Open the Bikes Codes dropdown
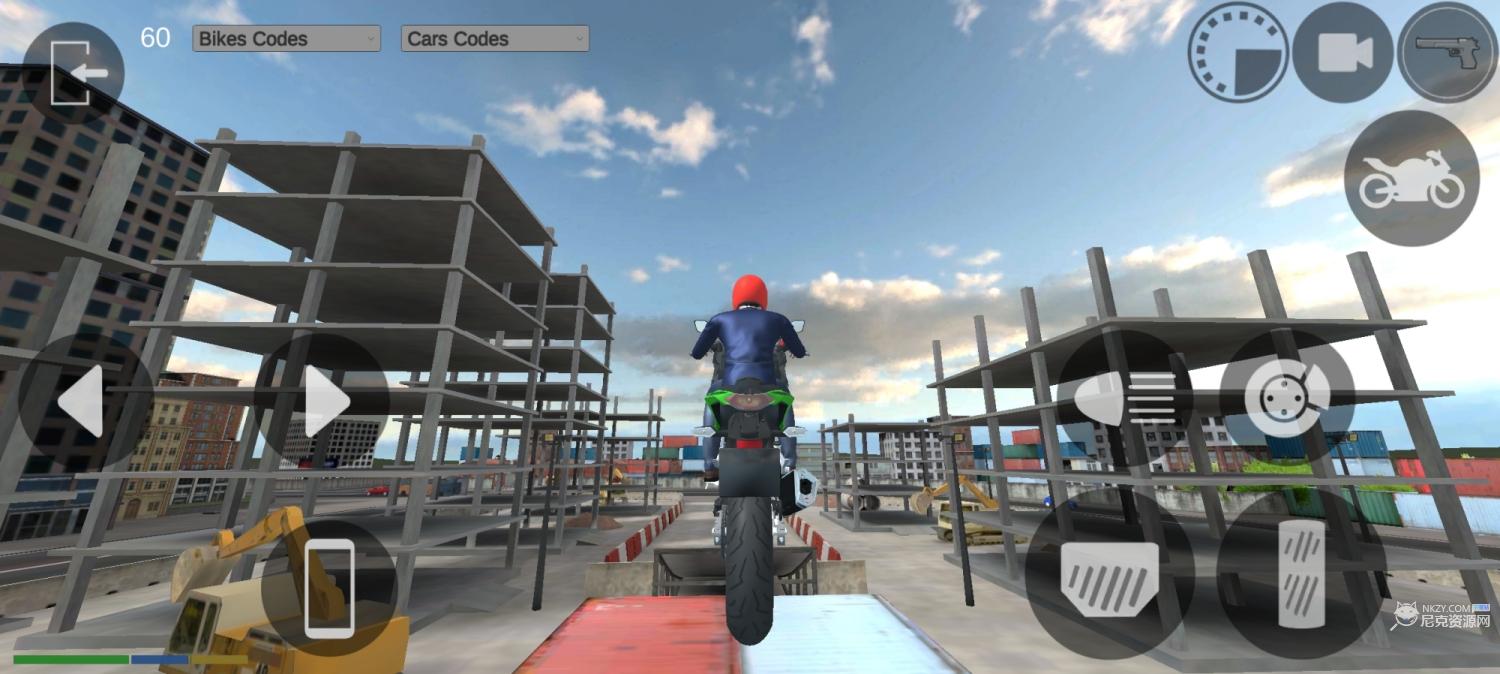 pos(286,39)
